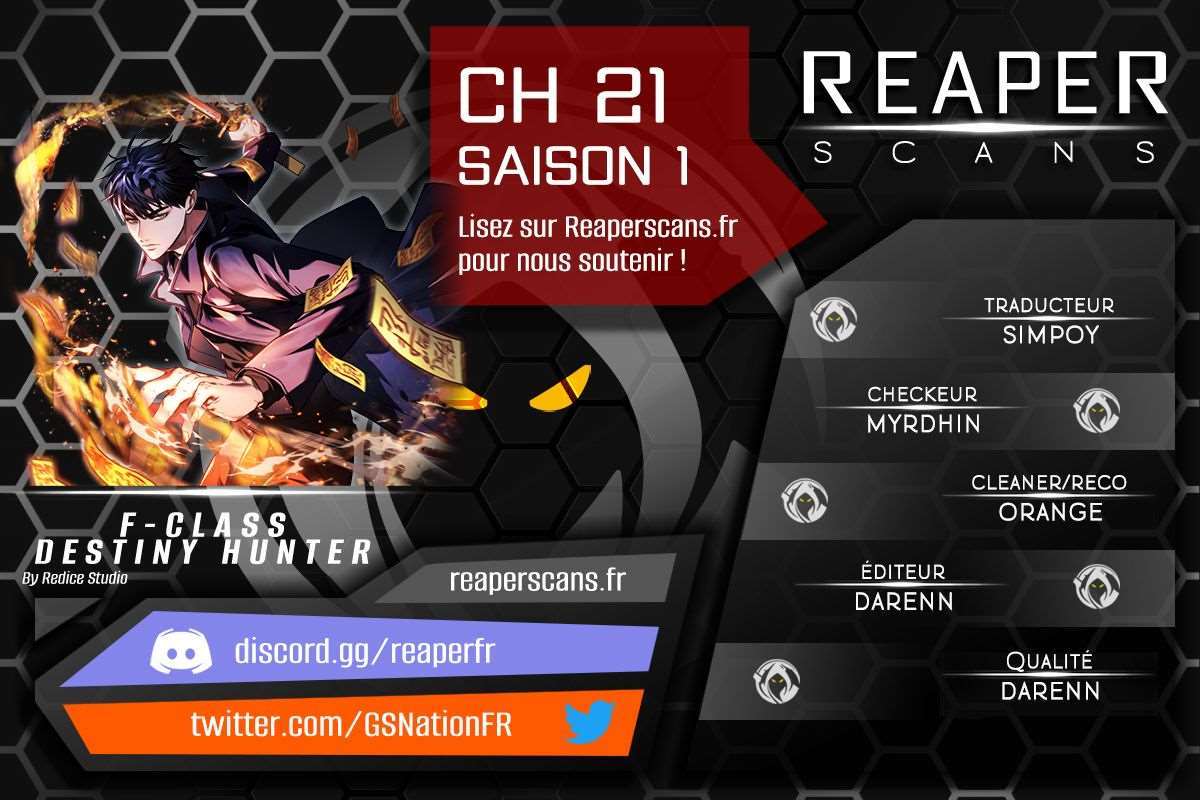Open the discord.gg/reaperfr Discord banner
Screen dimensions: 1200x800
364,654
